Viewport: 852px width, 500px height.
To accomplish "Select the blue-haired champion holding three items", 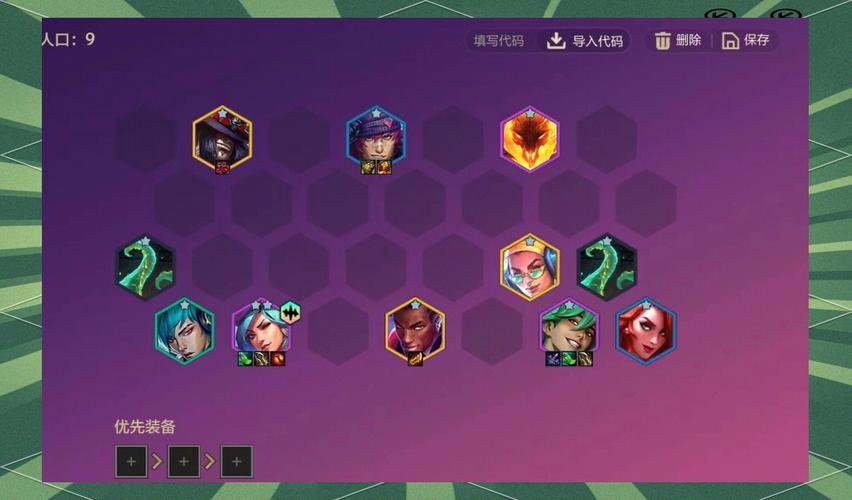I will pos(260,328).
